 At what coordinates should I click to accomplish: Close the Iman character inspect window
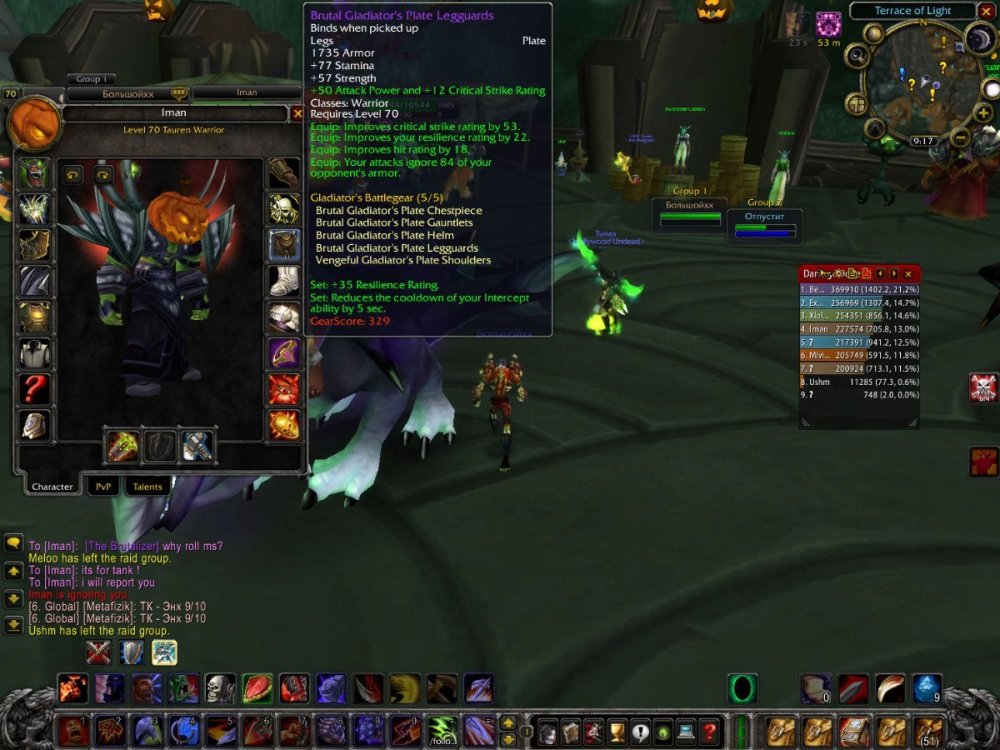[297, 114]
